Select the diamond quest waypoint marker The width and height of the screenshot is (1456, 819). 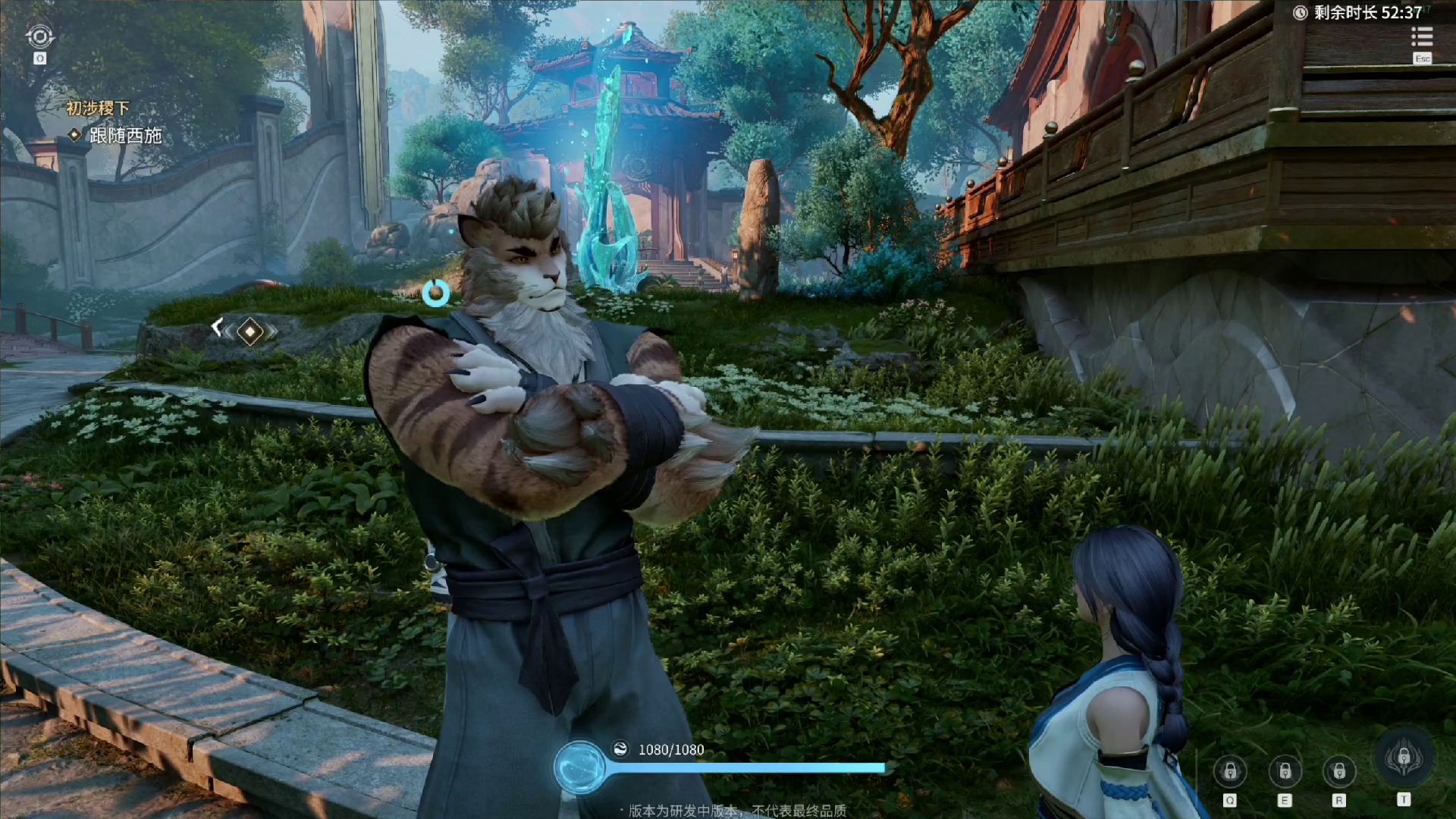click(x=249, y=331)
